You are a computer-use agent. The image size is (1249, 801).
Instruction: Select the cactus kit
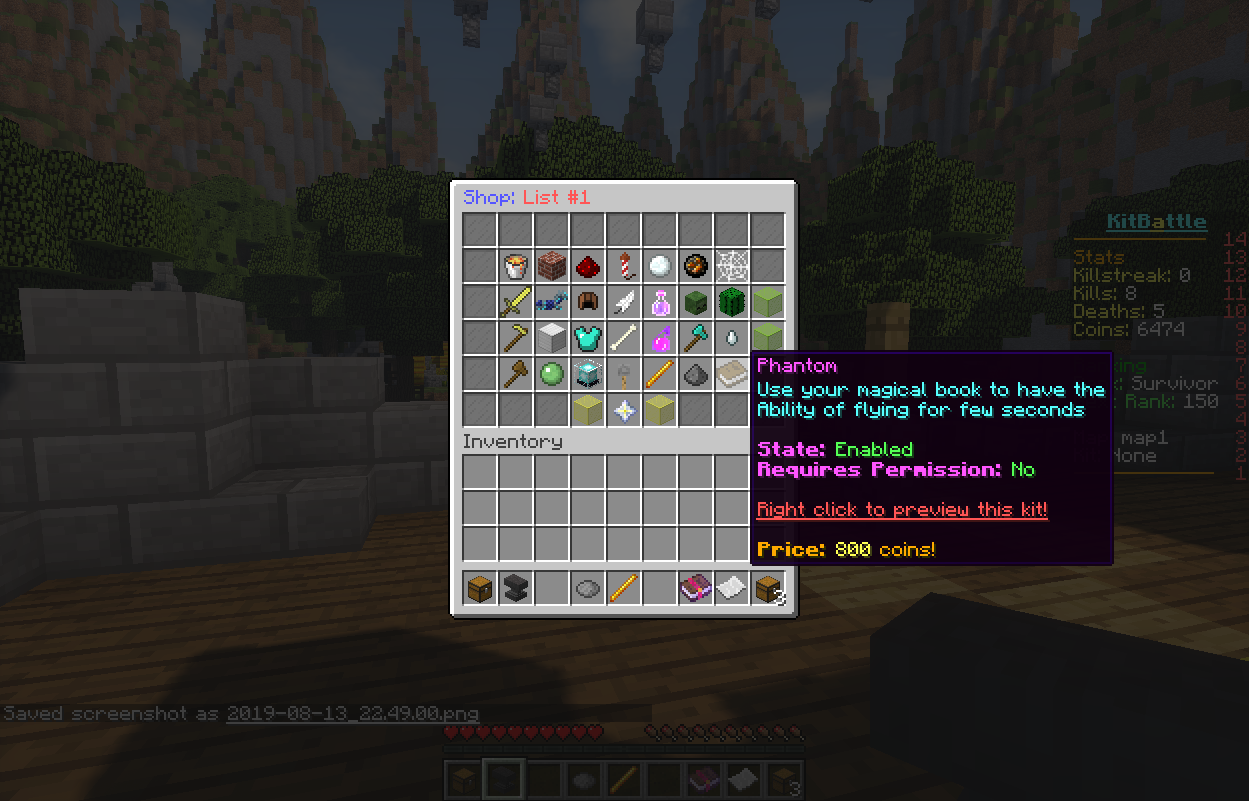(732, 302)
